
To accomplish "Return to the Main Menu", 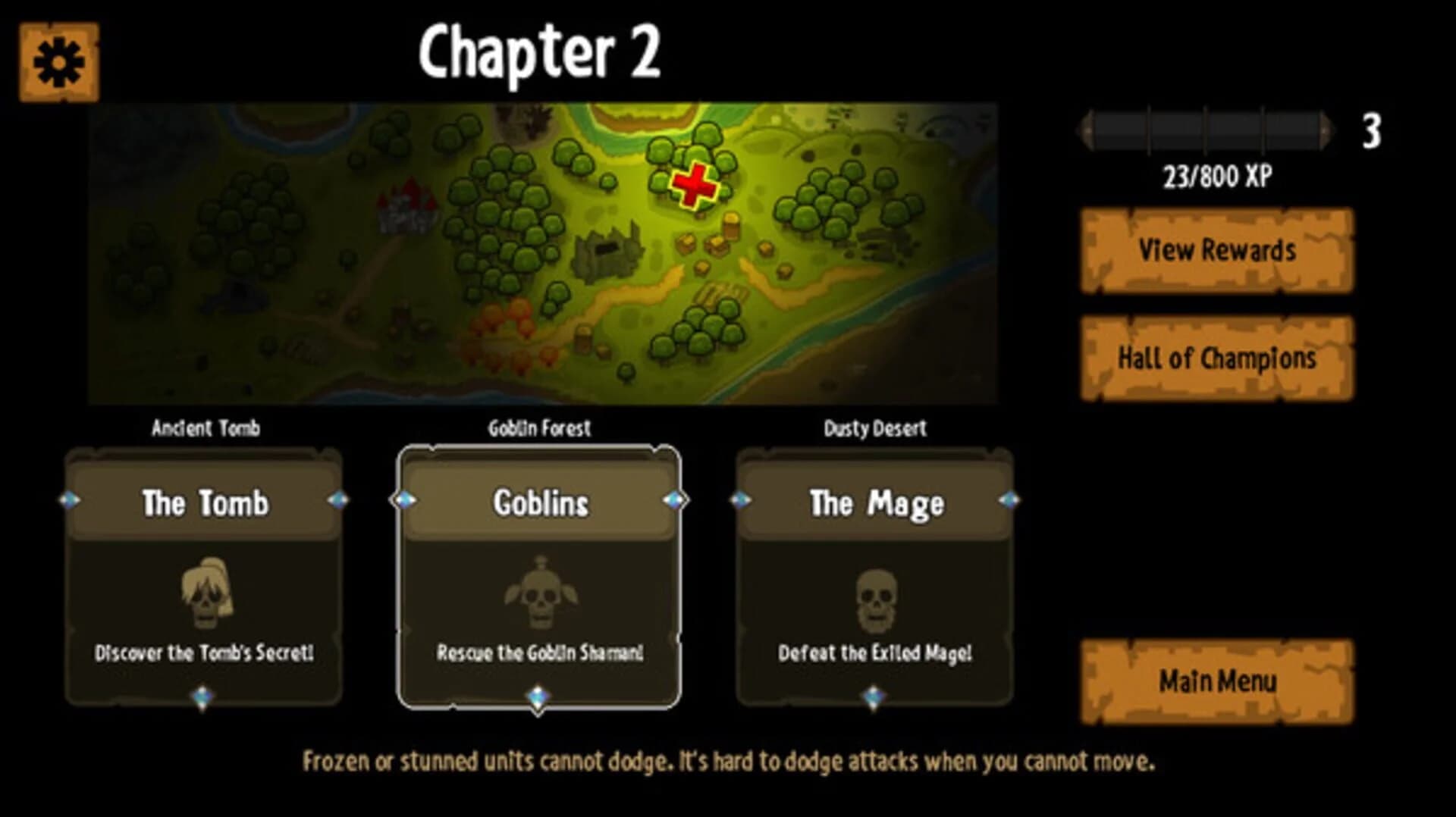I will [x=1216, y=681].
